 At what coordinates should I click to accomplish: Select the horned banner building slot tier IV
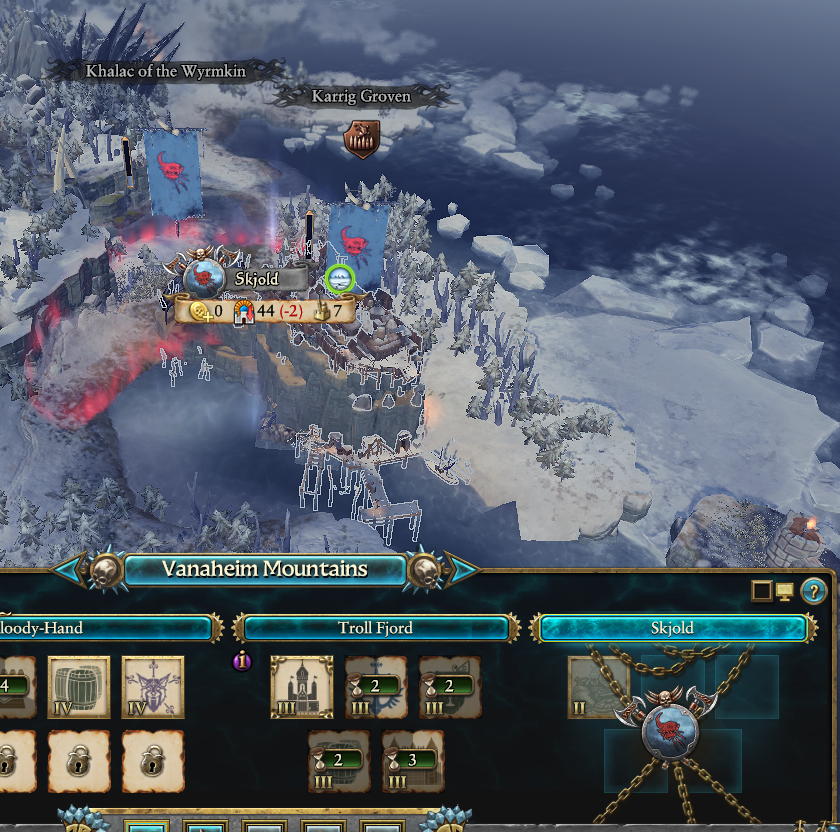pyautogui.click(x=153, y=687)
